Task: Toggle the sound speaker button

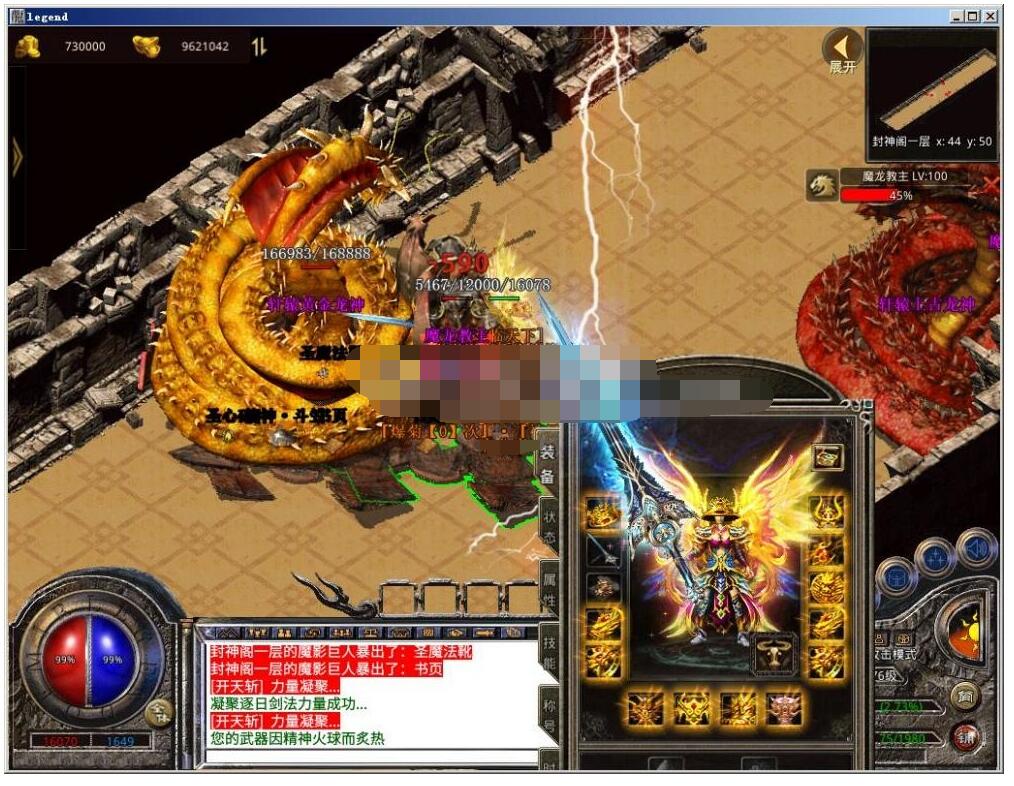Action: pos(975,549)
